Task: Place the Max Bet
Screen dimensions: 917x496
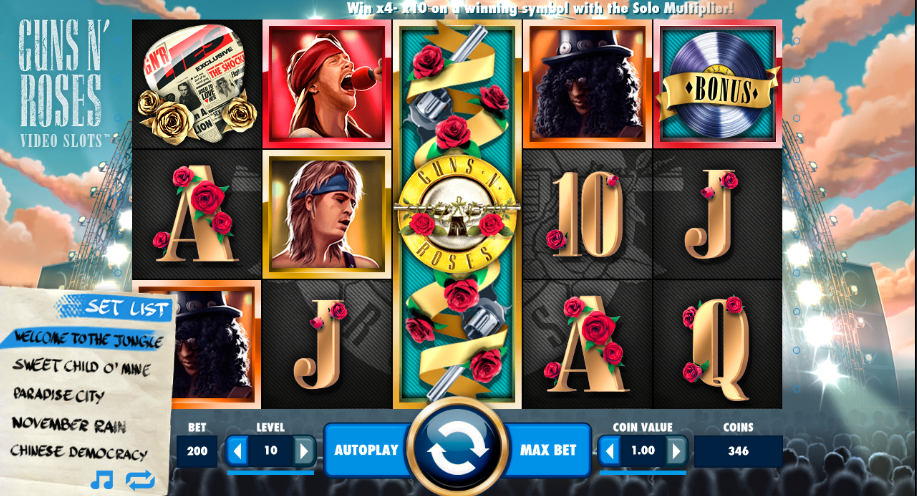Action: pos(549,450)
